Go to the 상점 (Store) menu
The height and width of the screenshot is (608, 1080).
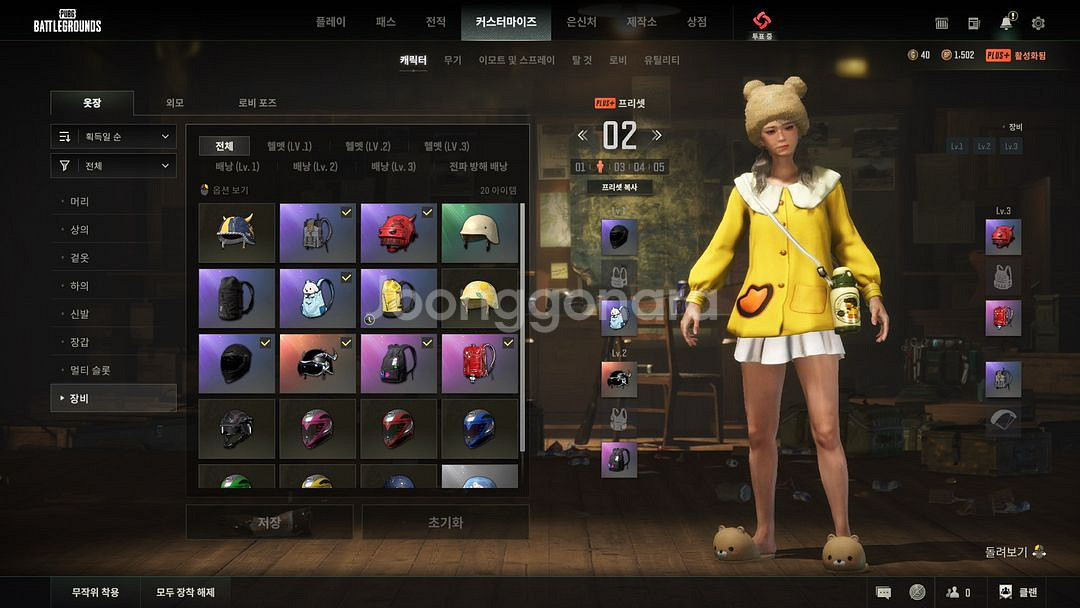click(696, 22)
